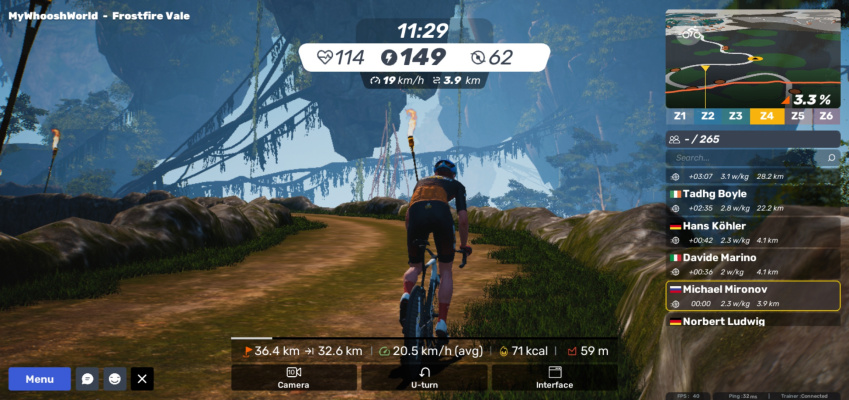
Task: Select rider Norbert Ludwig in the list
Action: pos(752,321)
